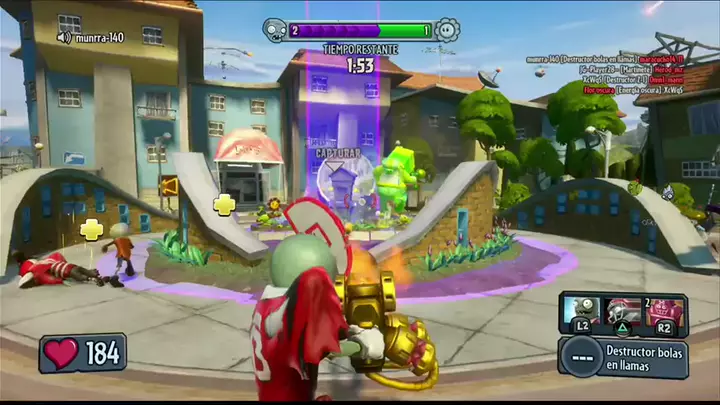
Task: Activate the zombie head ability on the left
Action: click(x=582, y=311)
